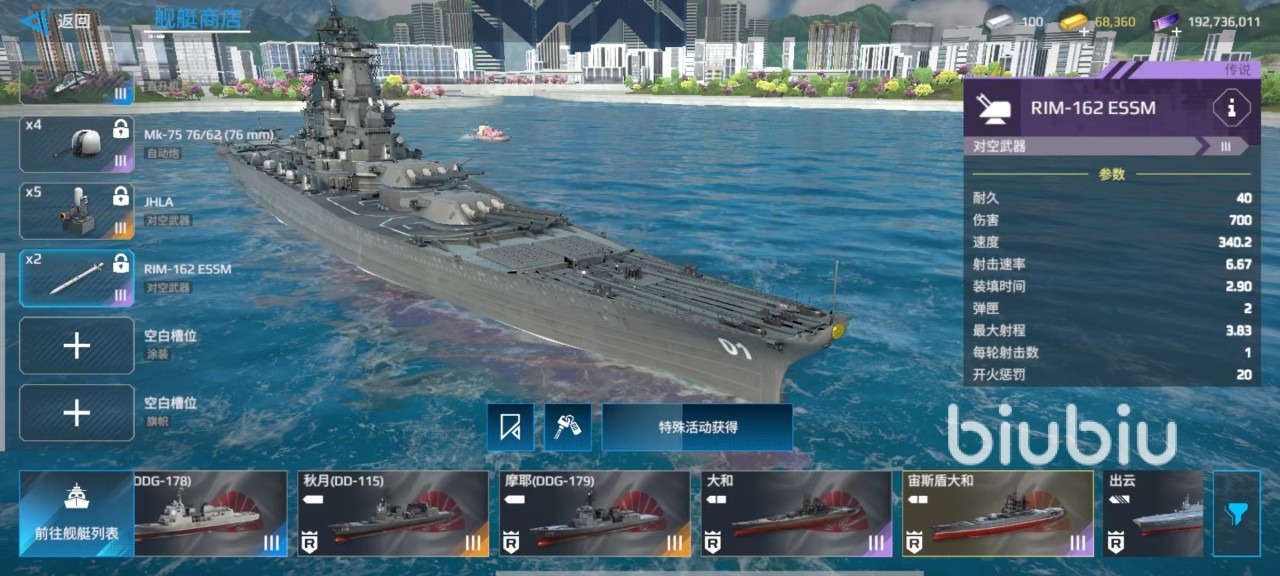Select the JHLA anti-air weapon slot
This screenshot has width=1280, height=576.
pos(77,210)
